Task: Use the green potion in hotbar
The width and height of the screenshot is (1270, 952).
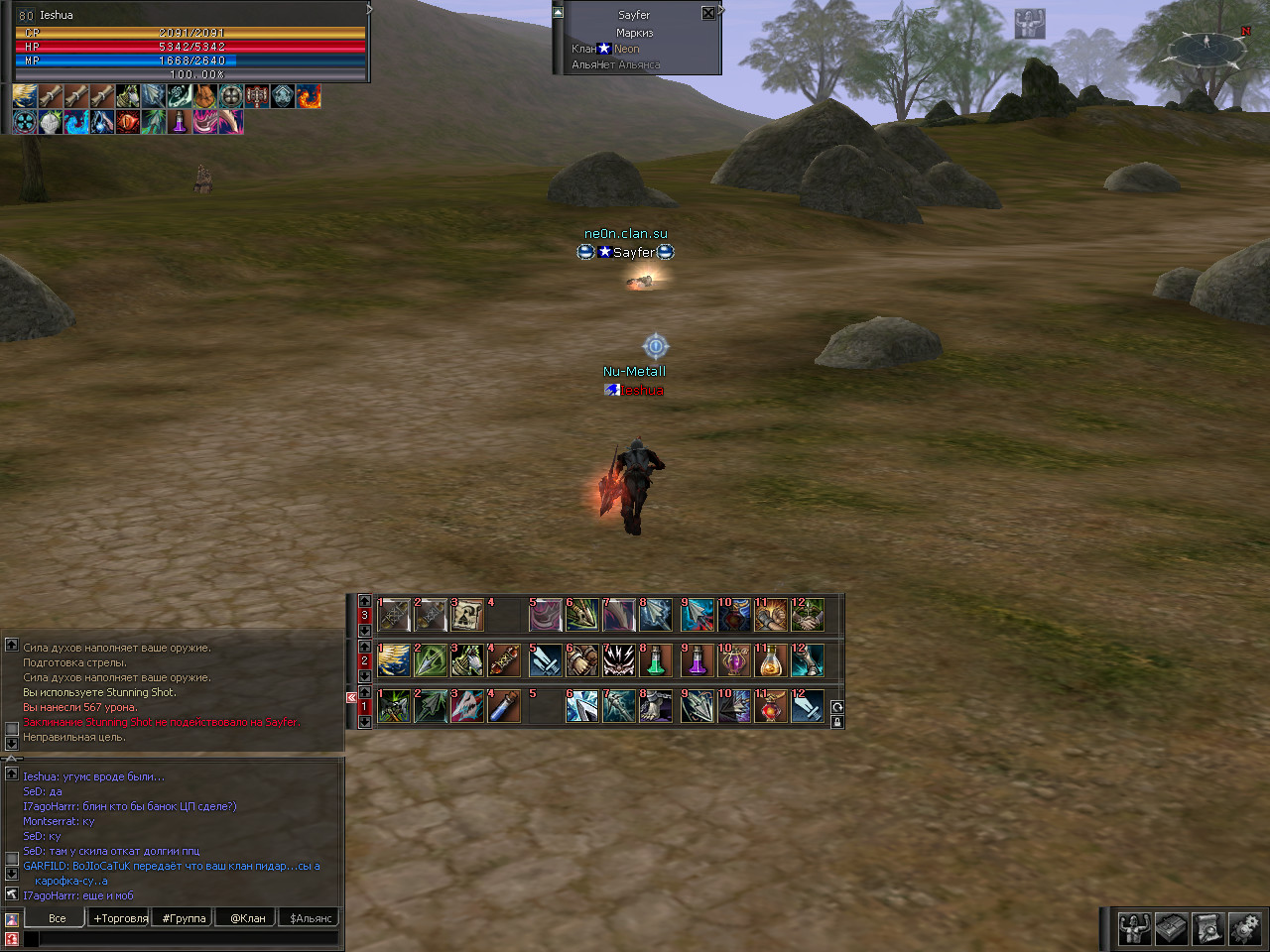Action: [656, 660]
